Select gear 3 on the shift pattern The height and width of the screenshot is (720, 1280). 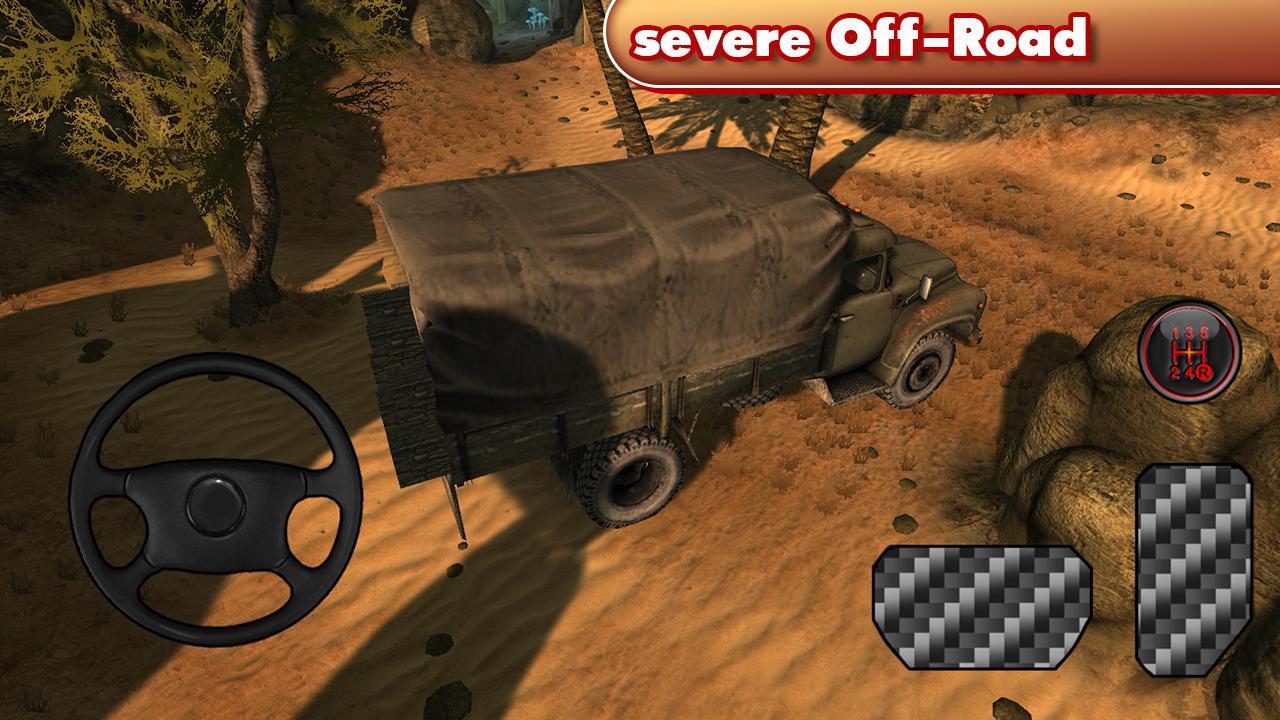coord(1189,330)
